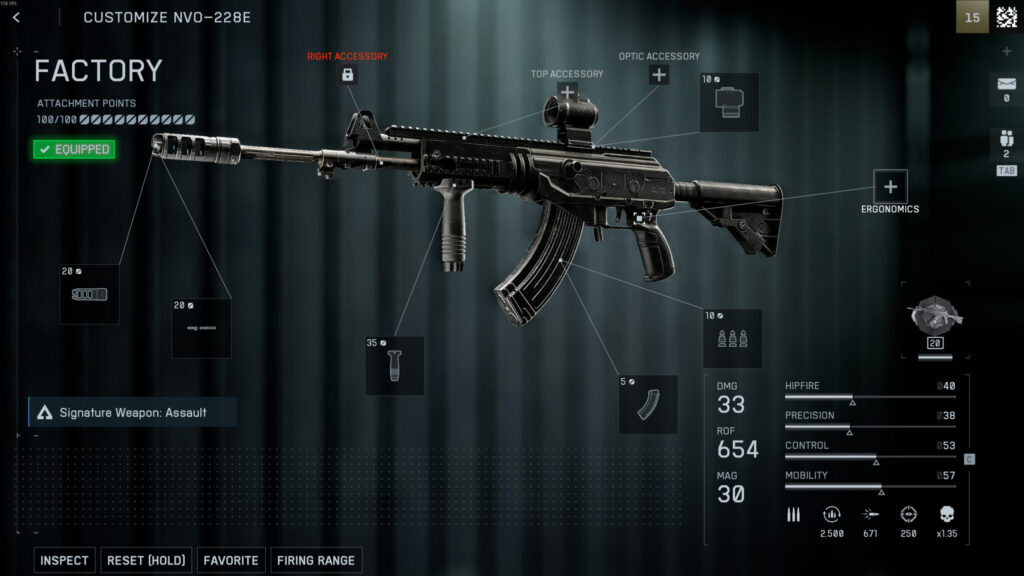Add an Ergonomics attachment
The height and width of the screenshot is (576, 1024).
coord(890,186)
